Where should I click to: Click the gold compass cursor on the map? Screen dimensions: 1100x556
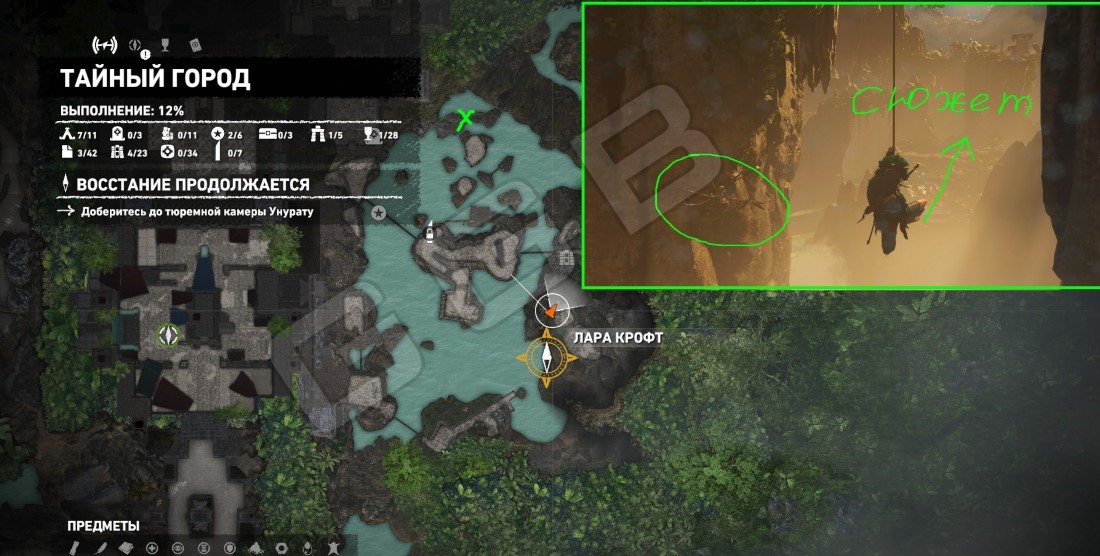click(x=548, y=355)
